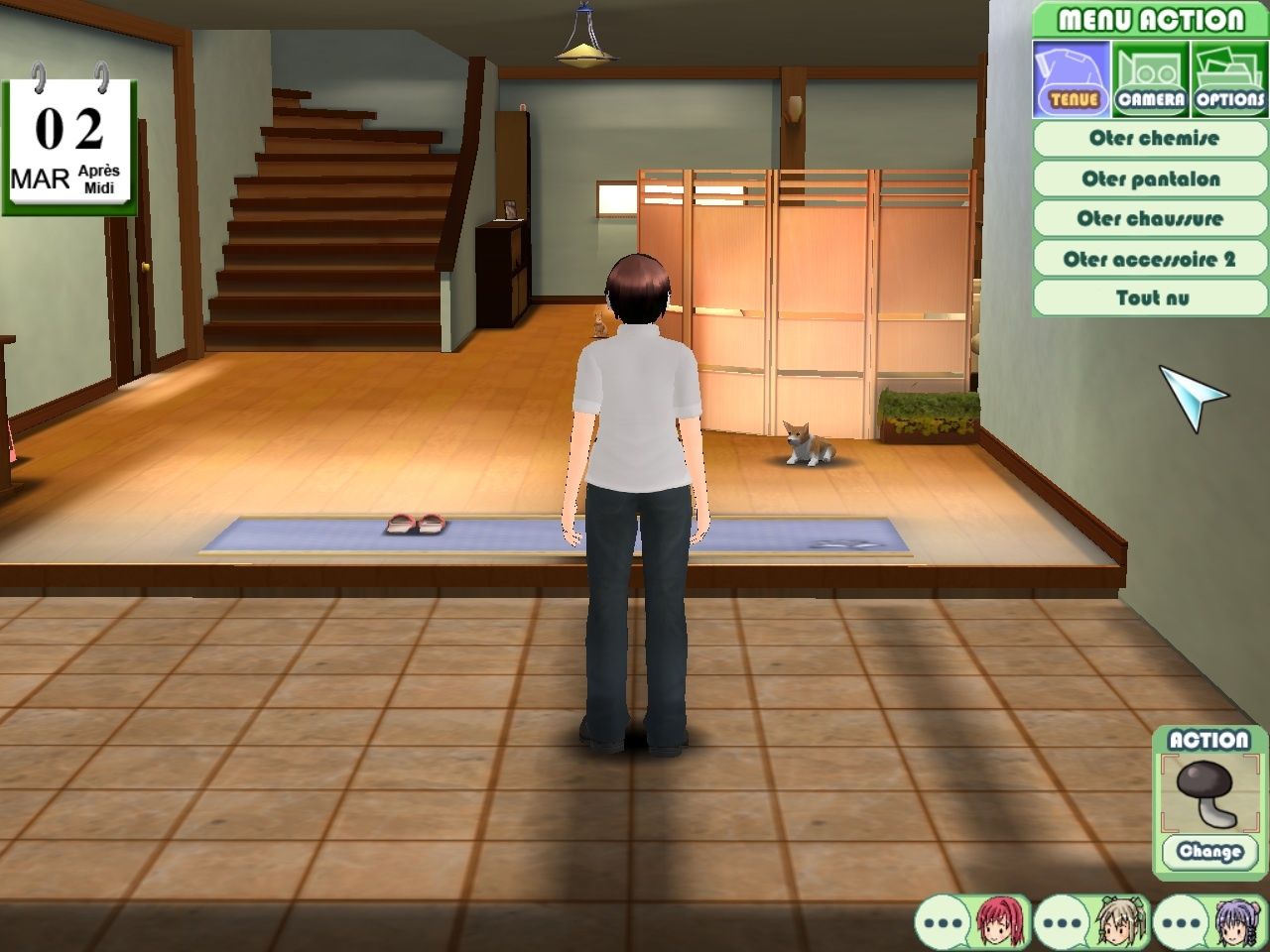
Task: Select 'Oter chaussure' from the menu
Action: [x=1149, y=218]
